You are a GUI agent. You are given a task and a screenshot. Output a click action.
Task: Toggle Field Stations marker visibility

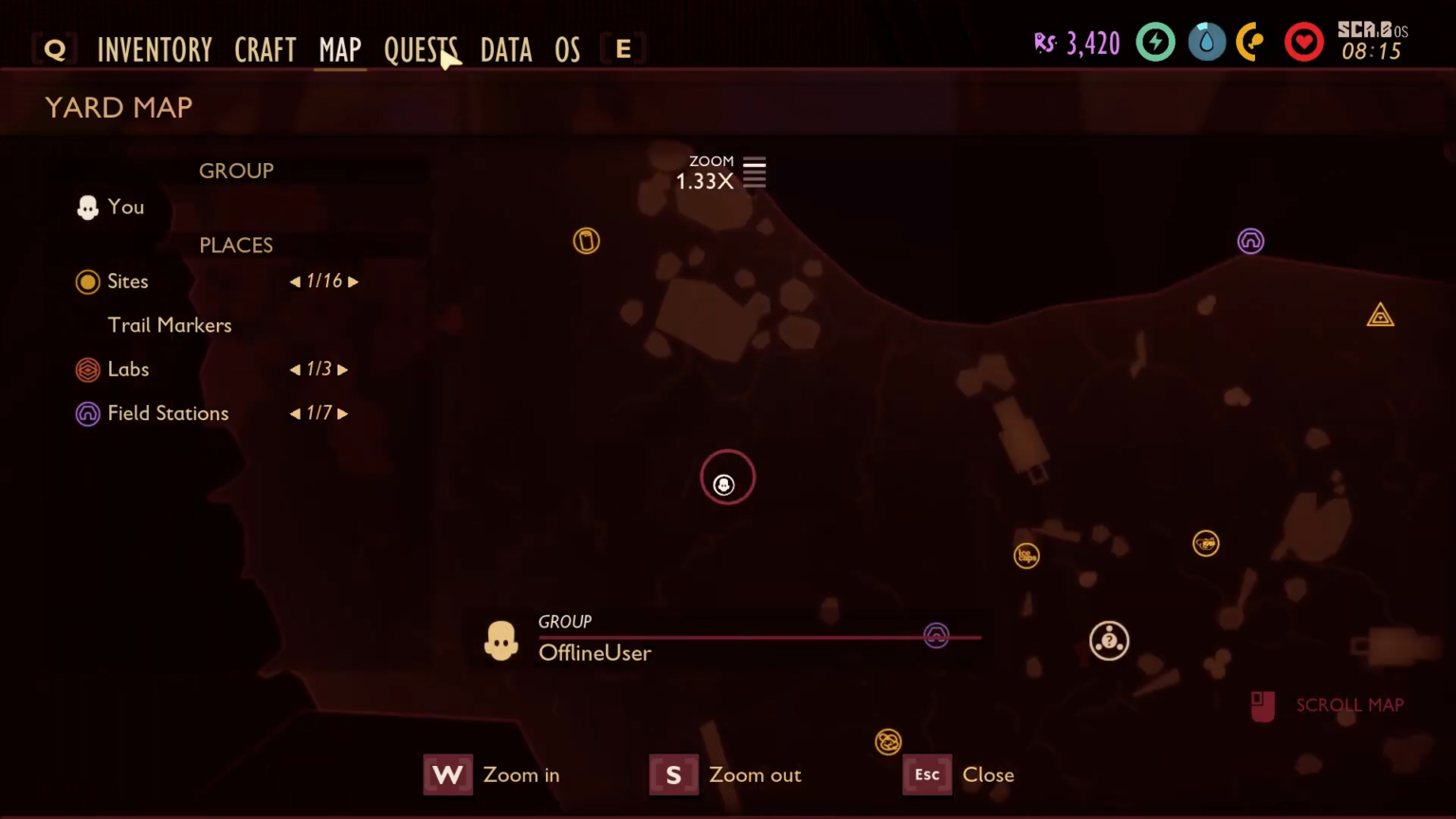click(87, 413)
